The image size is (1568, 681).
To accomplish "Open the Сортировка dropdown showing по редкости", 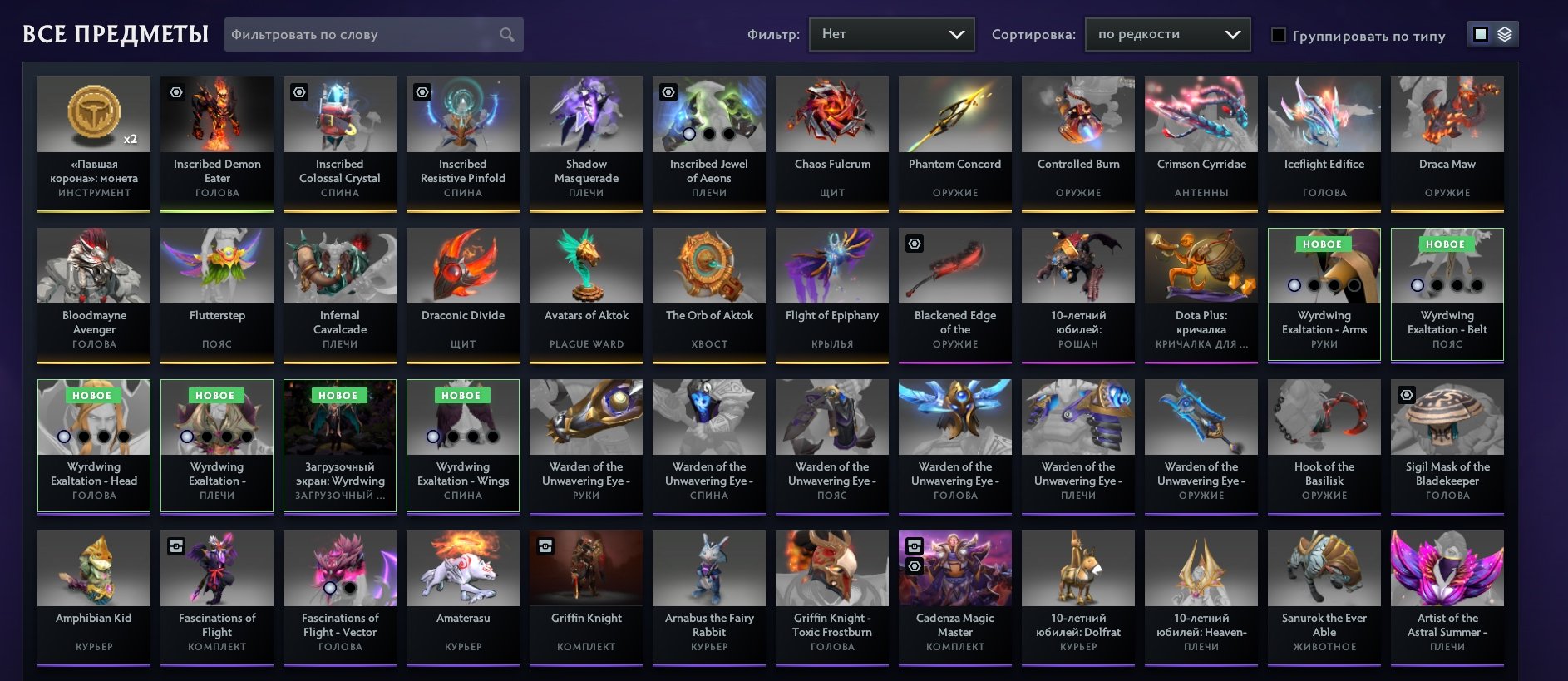I will [1166, 34].
